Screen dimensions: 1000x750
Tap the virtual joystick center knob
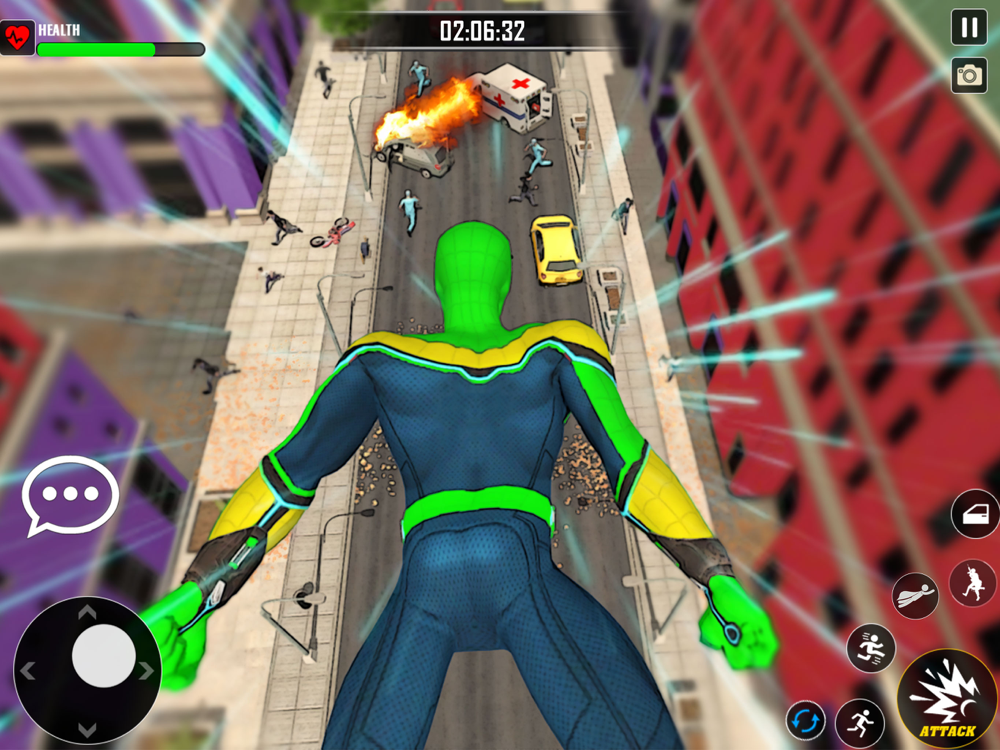[x=104, y=656]
